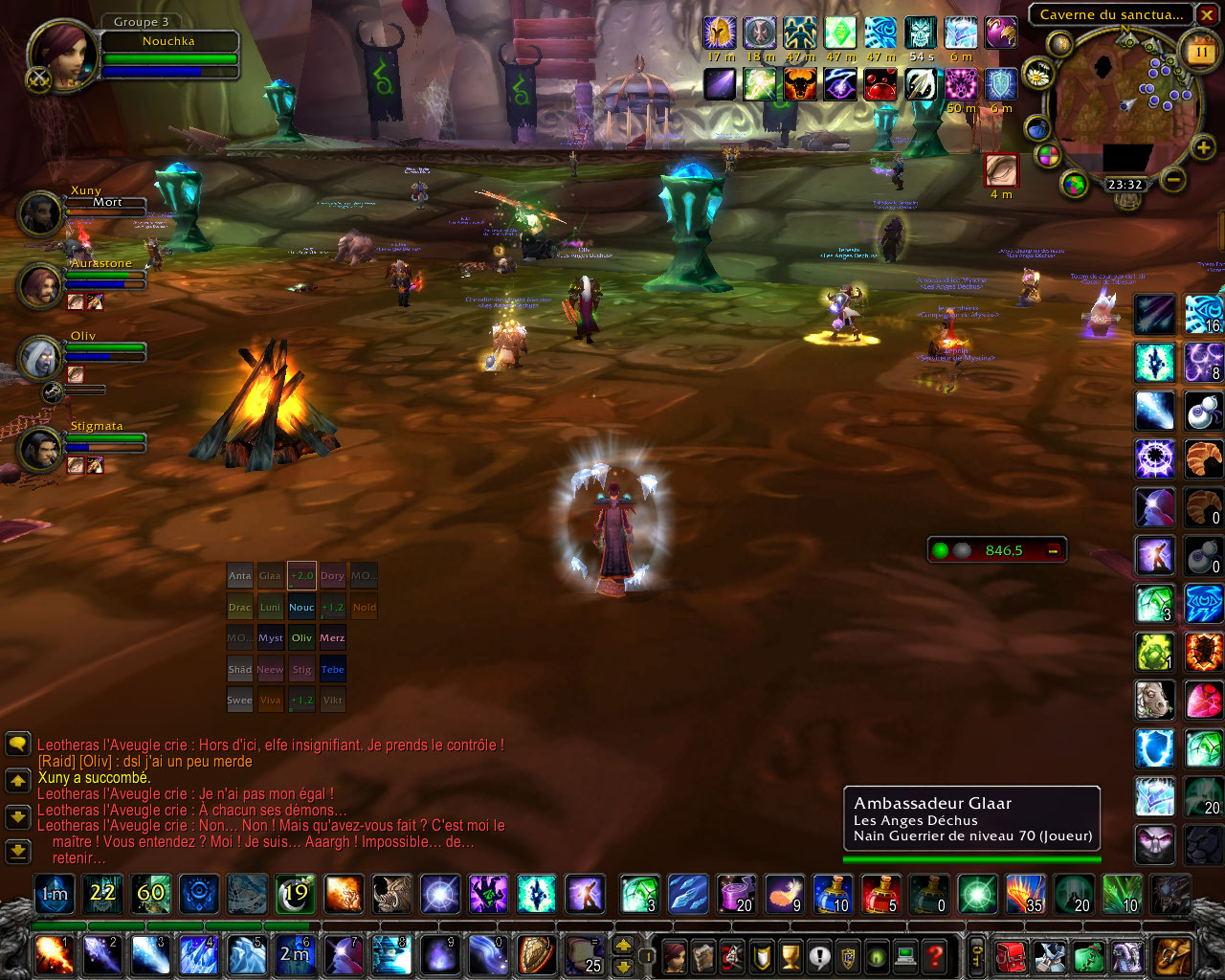Open the character info micro button
The height and width of the screenshot is (980, 1225).
(675, 955)
